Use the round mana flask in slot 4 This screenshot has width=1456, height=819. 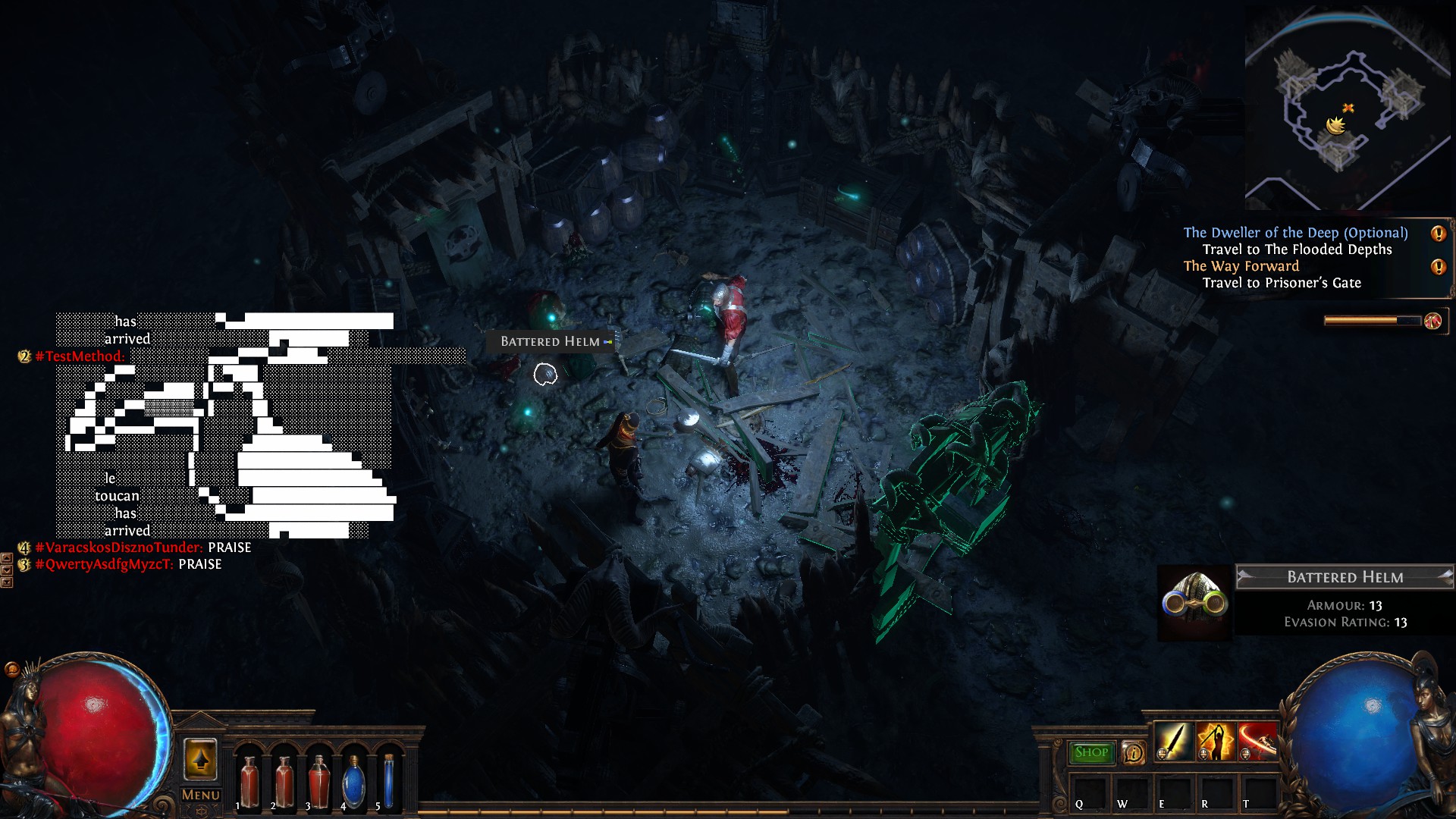point(353,781)
